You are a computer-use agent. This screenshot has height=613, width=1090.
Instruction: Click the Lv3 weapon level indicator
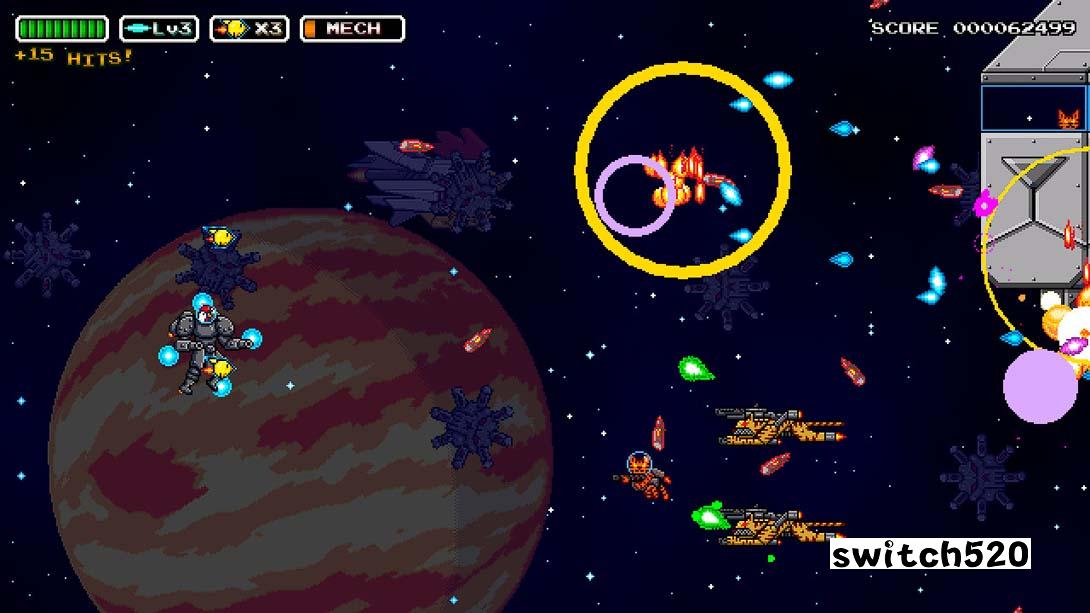(159, 29)
